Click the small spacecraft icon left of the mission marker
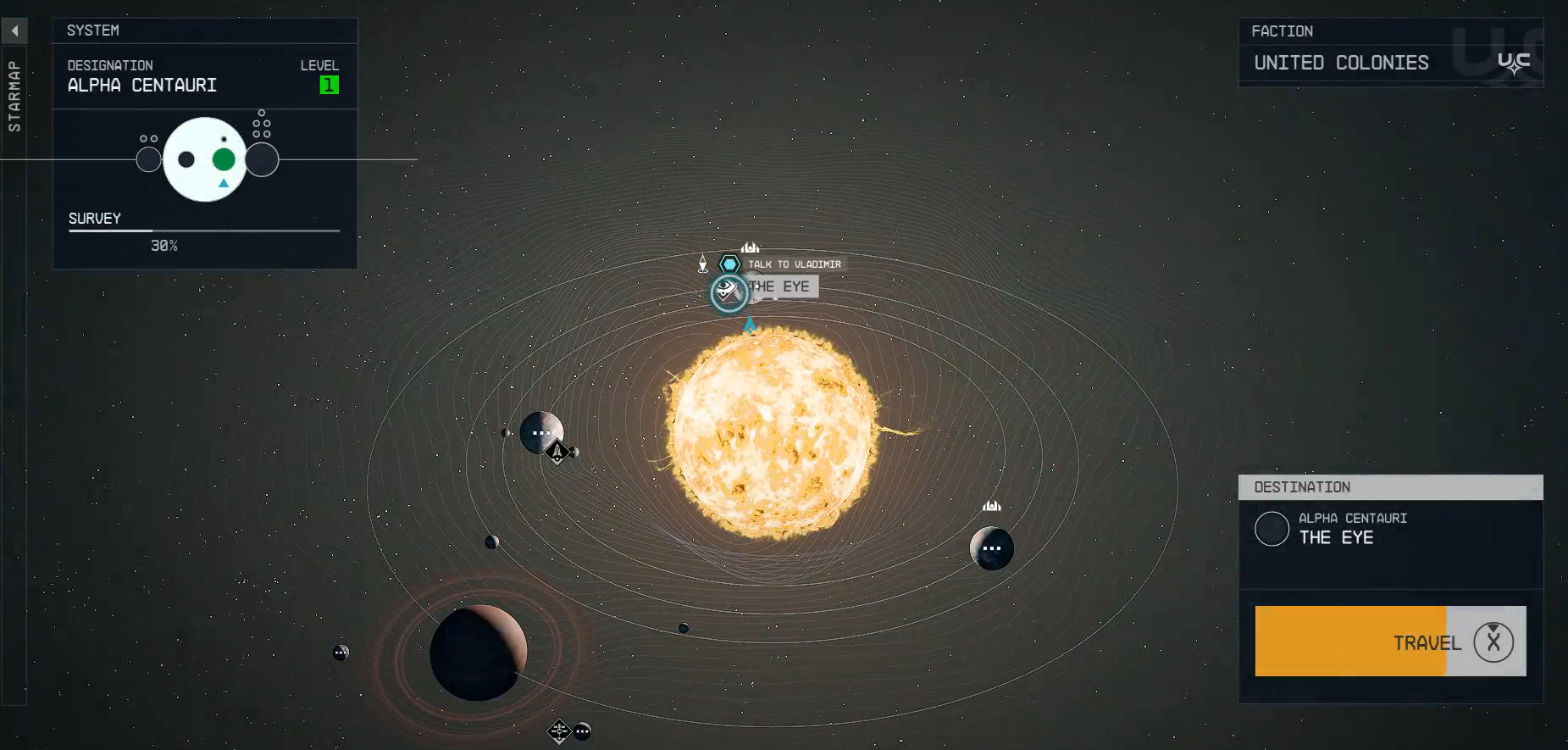The height and width of the screenshot is (750, 1568). pyautogui.click(x=705, y=264)
